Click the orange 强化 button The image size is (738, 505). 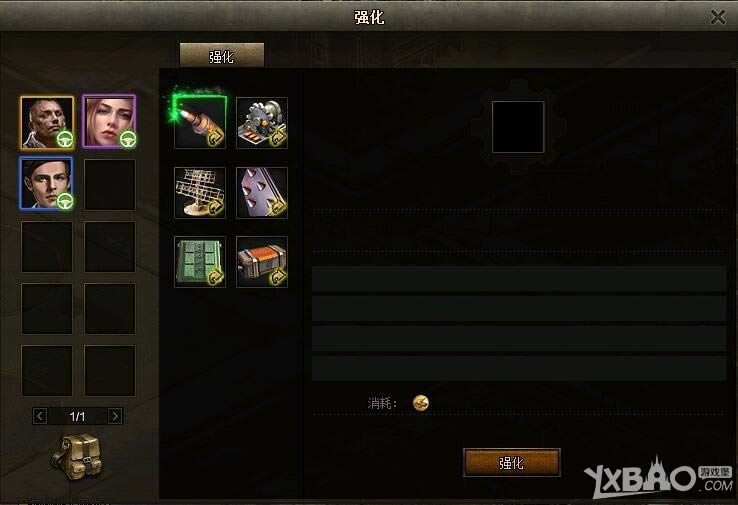click(511, 463)
